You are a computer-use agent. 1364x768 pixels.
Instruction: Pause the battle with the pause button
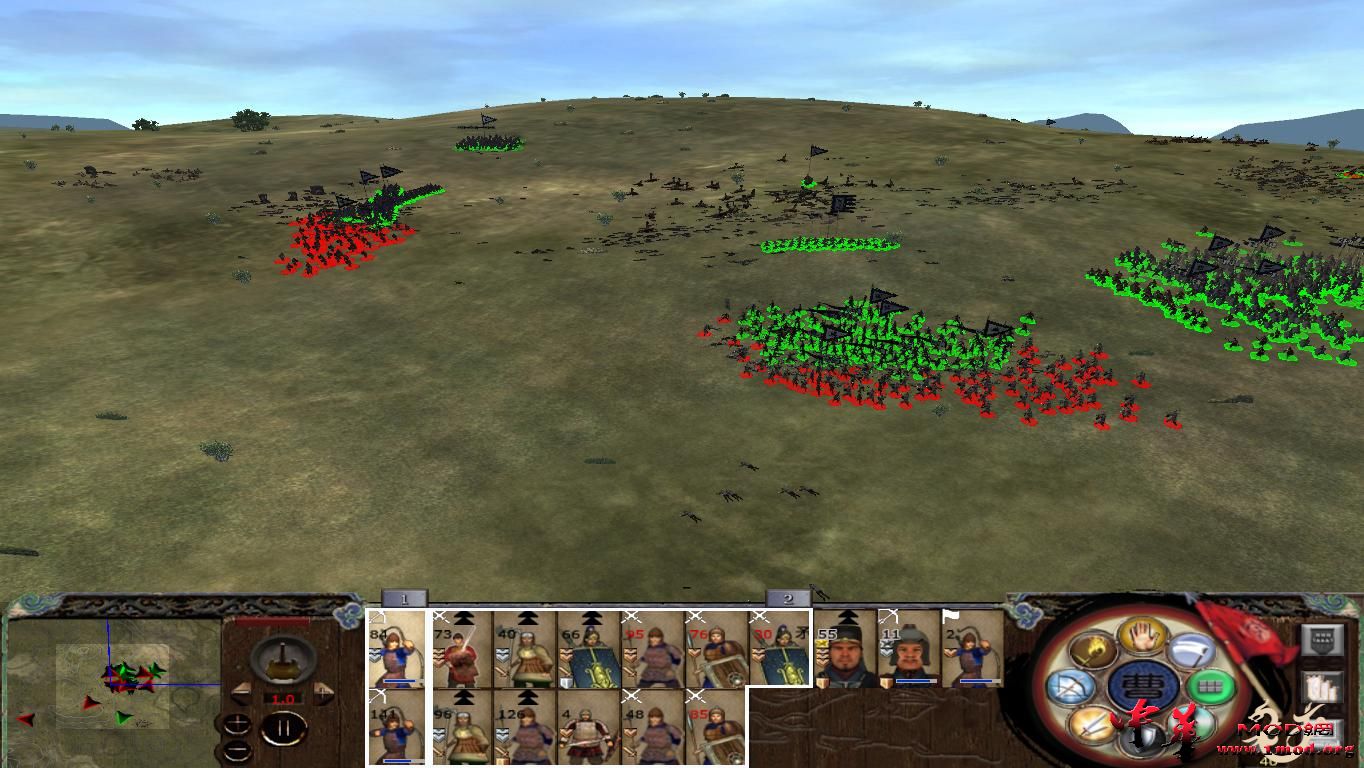click(284, 726)
